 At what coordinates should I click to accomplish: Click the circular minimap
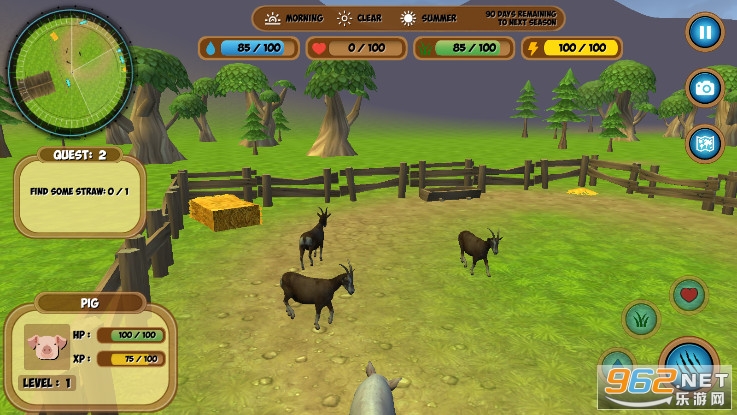[69, 71]
